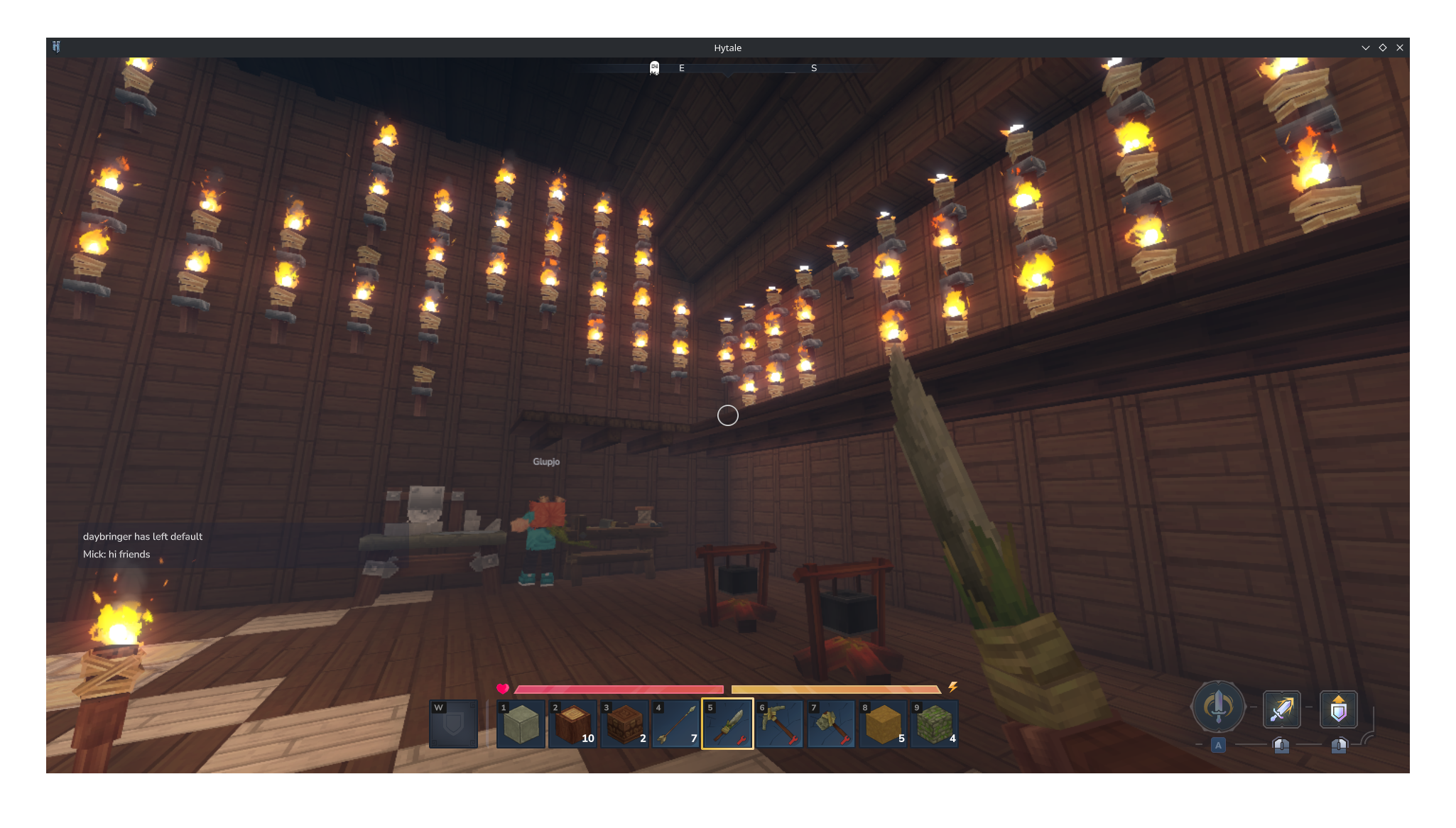Select the mossy cobblestone in hotbar slot 9
Image resolution: width=1456 pixels, height=828 pixels.
[x=935, y=724]
